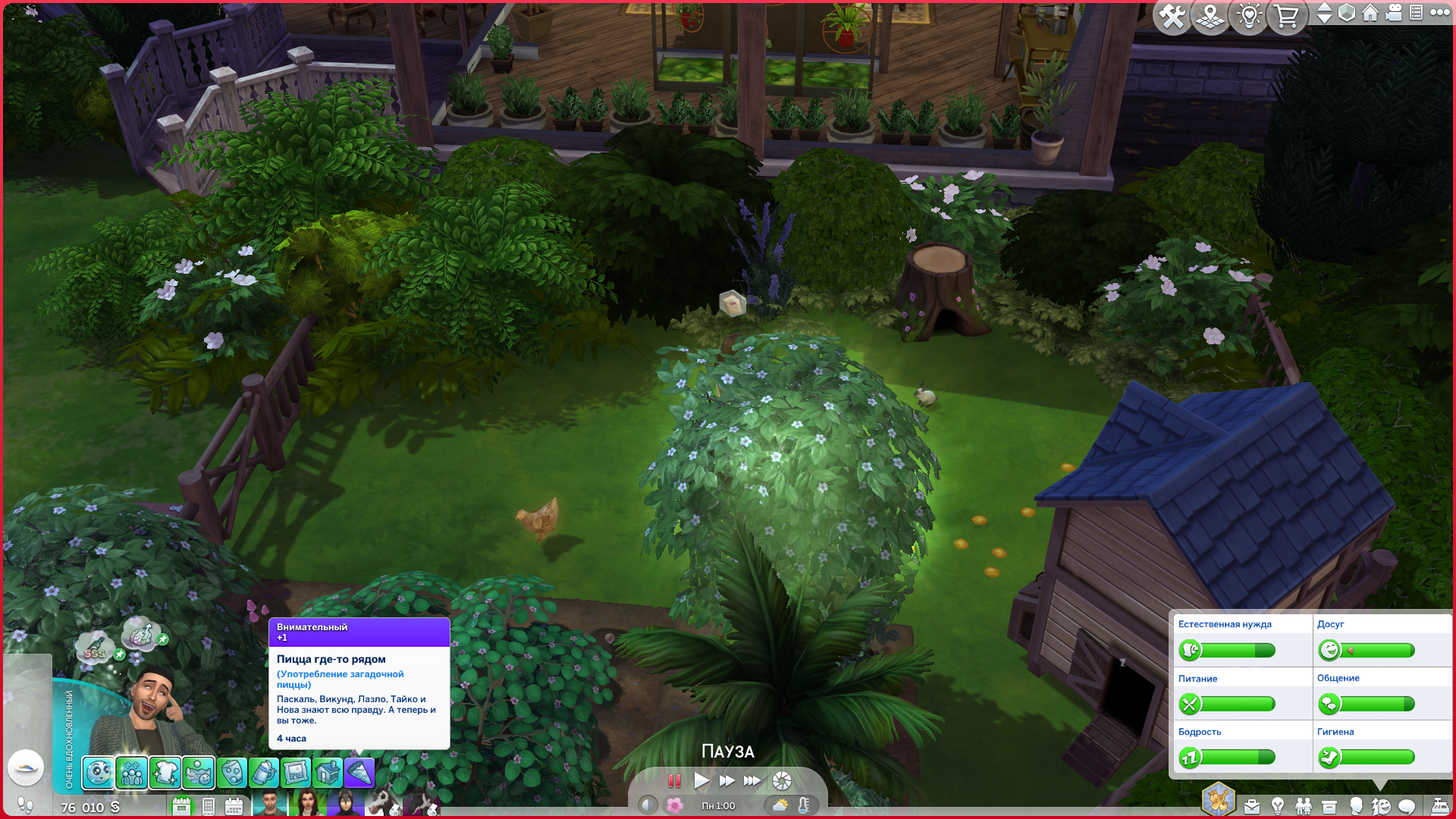Click the red pause button
Viewport: 1456px width, 819px height.
[x=673, y=780]
